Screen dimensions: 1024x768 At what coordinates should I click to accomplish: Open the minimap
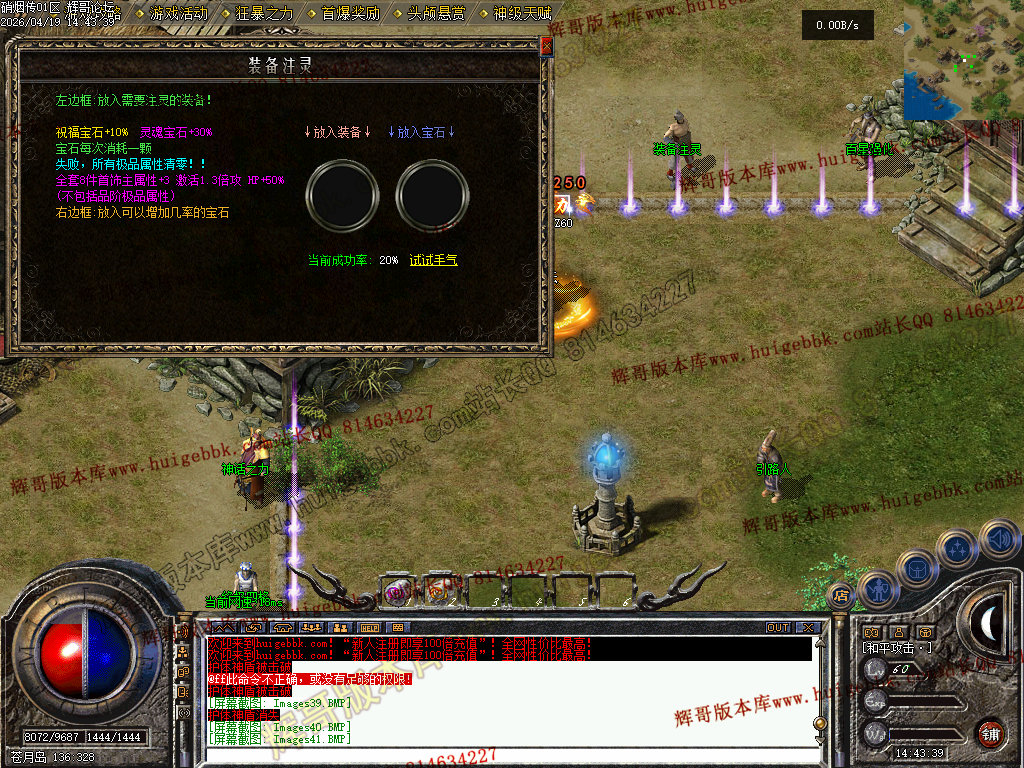coord(963,60)
